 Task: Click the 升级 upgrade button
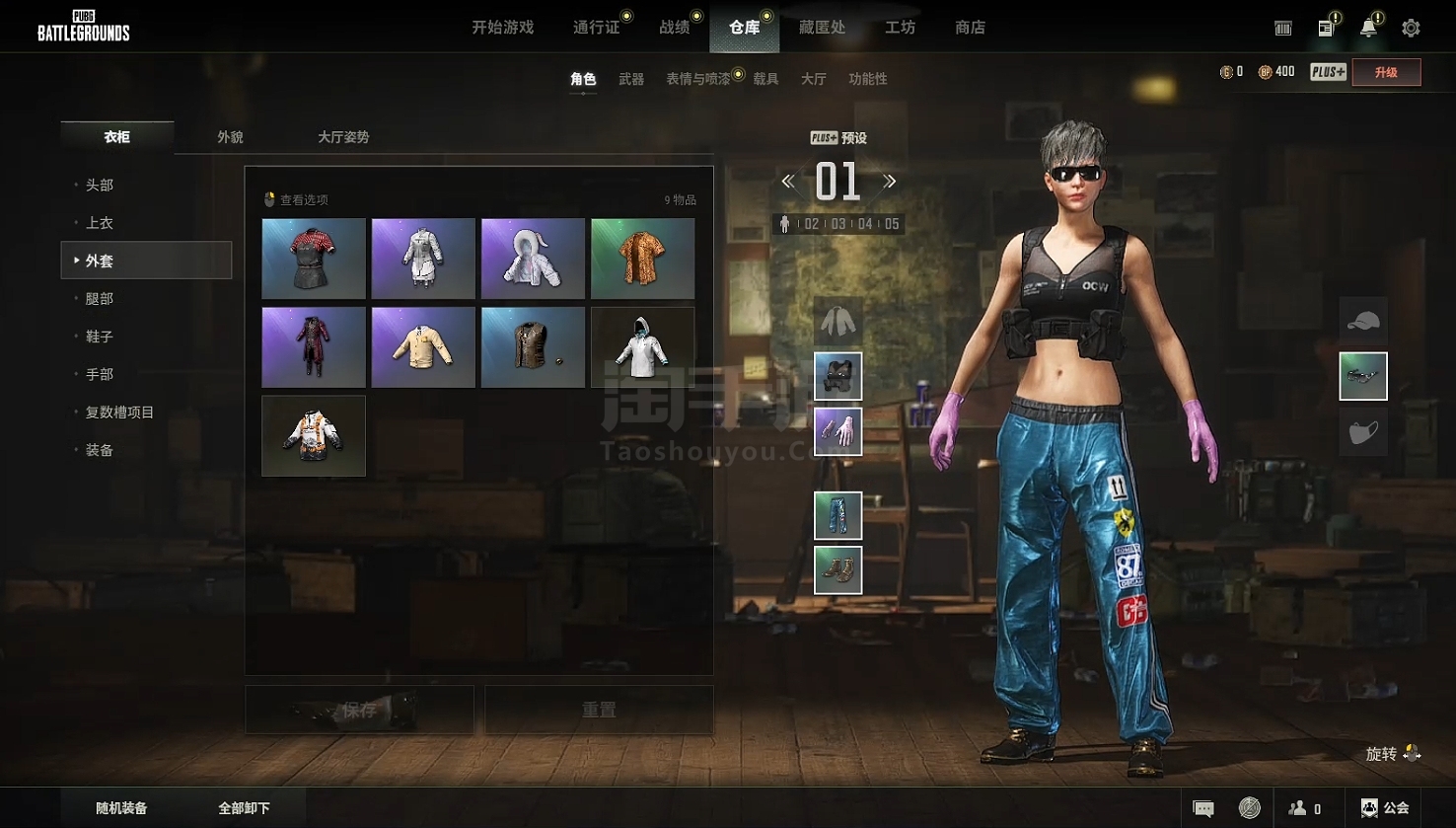[1386, 72]
